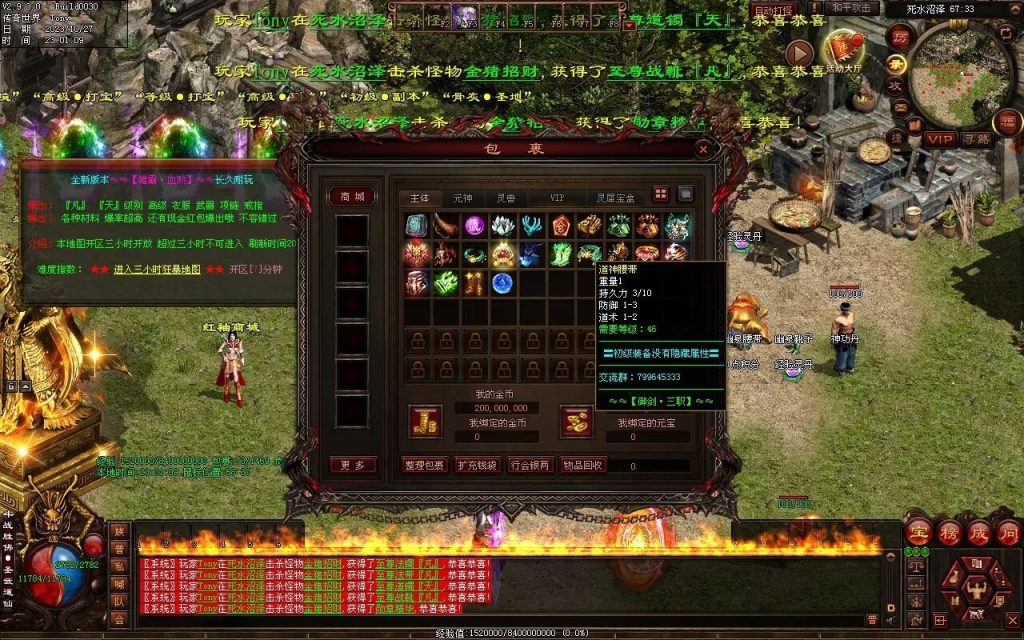
Task: Open 物品回收 item recycling
Action: [582, 465]
